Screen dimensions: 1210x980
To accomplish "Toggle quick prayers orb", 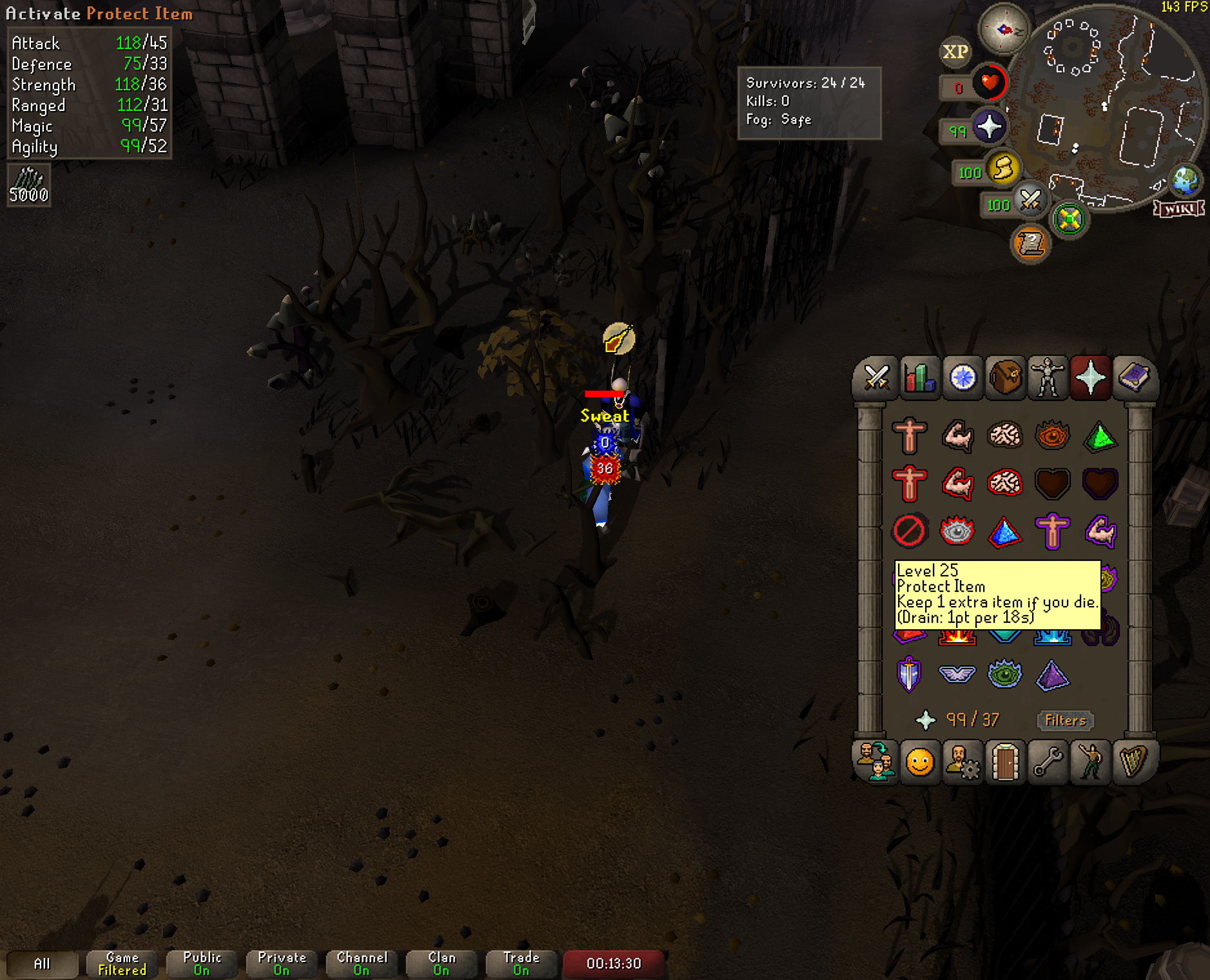I will click(989, 126).
